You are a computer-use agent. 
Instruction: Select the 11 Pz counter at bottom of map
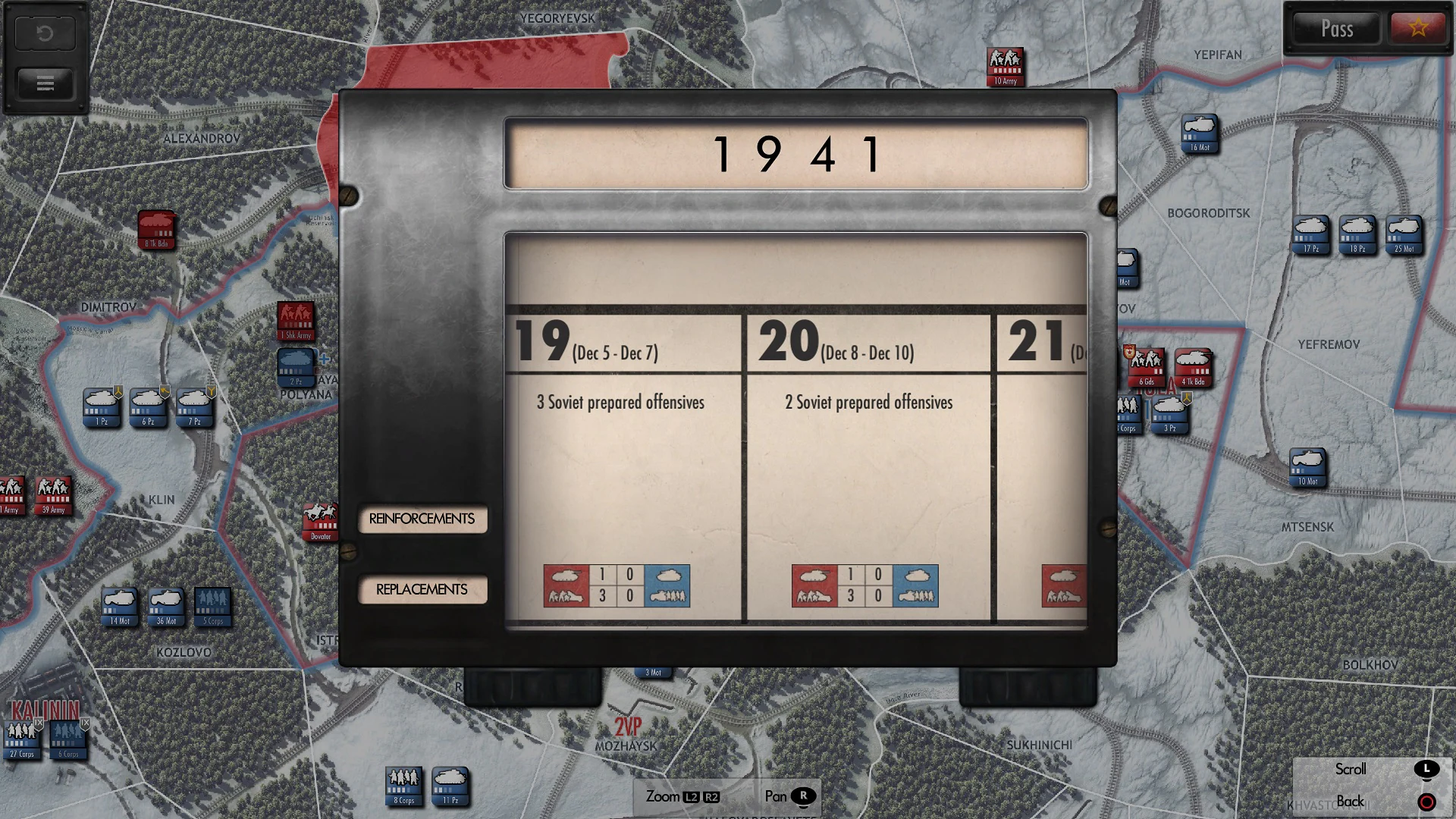coord(450,786)
